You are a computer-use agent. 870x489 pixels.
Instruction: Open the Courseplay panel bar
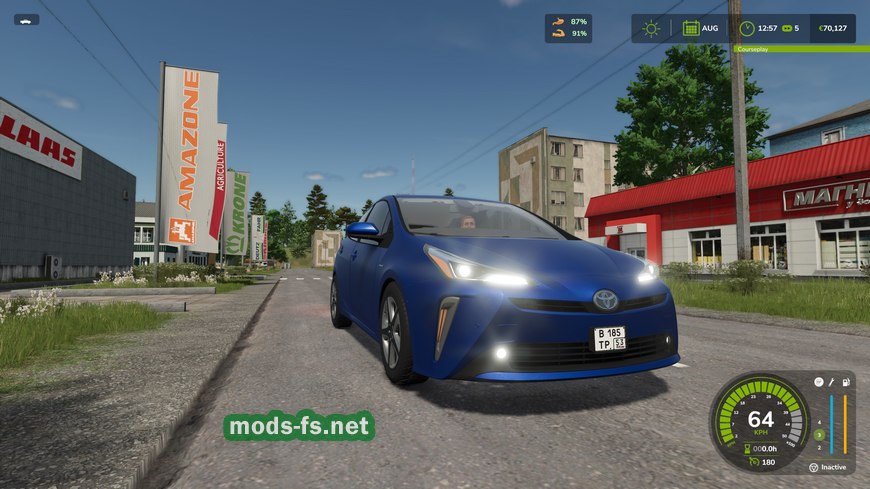(x=795, y=48)
